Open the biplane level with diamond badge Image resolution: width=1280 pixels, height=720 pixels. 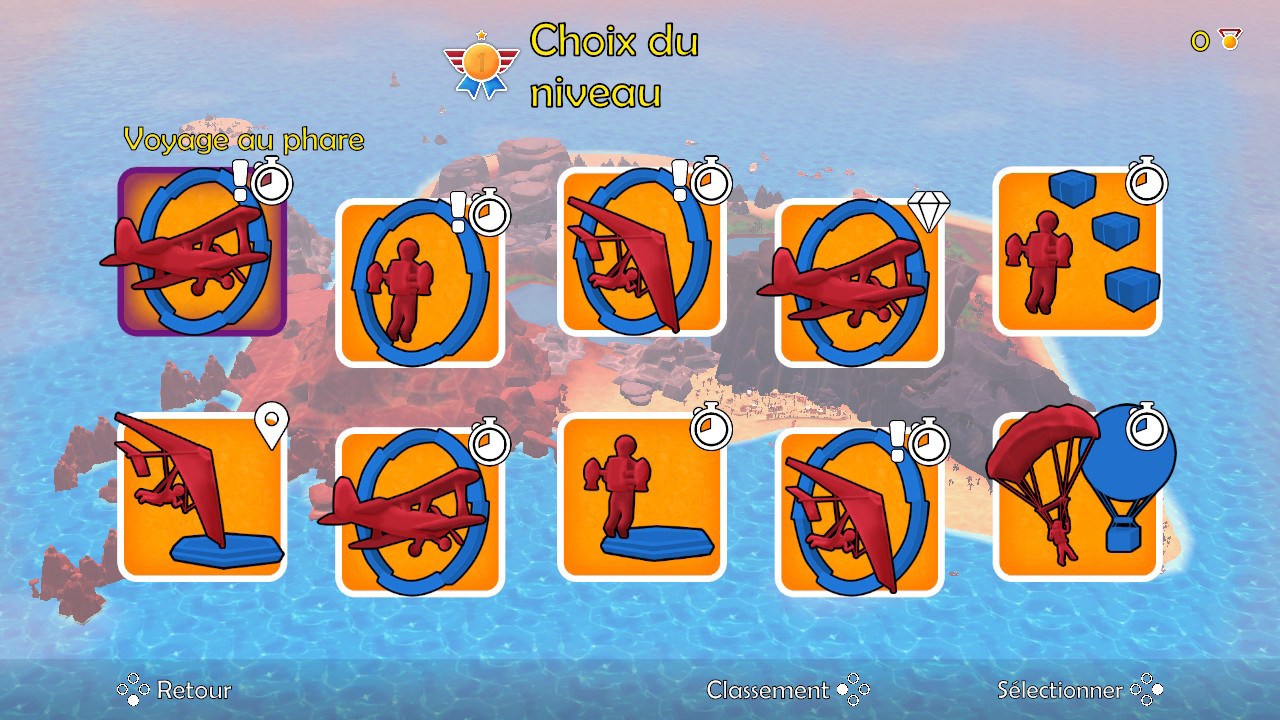point(859,283)
